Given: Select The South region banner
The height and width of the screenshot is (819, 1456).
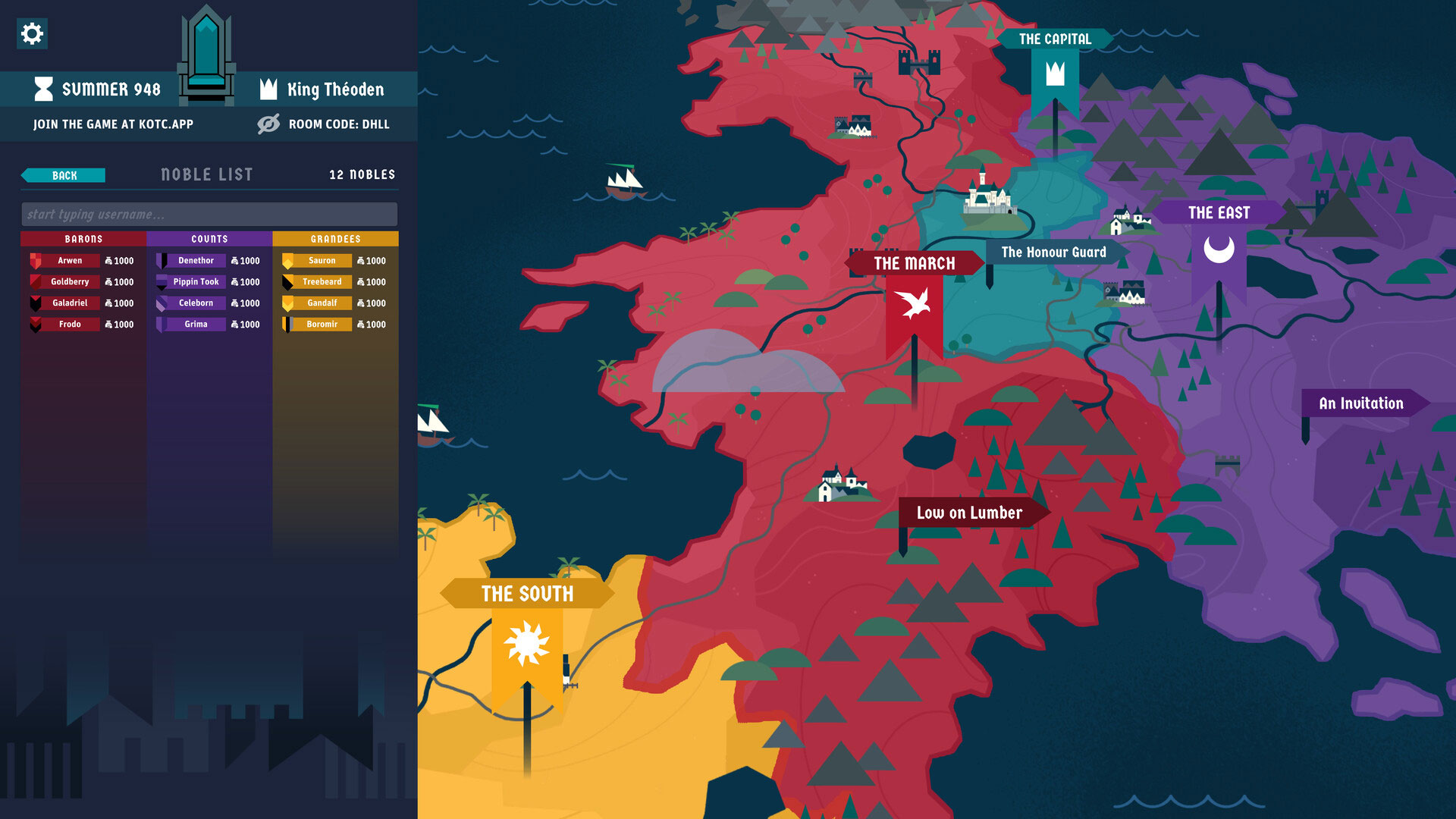Looking at the screenshot, I should coord(527,594).
